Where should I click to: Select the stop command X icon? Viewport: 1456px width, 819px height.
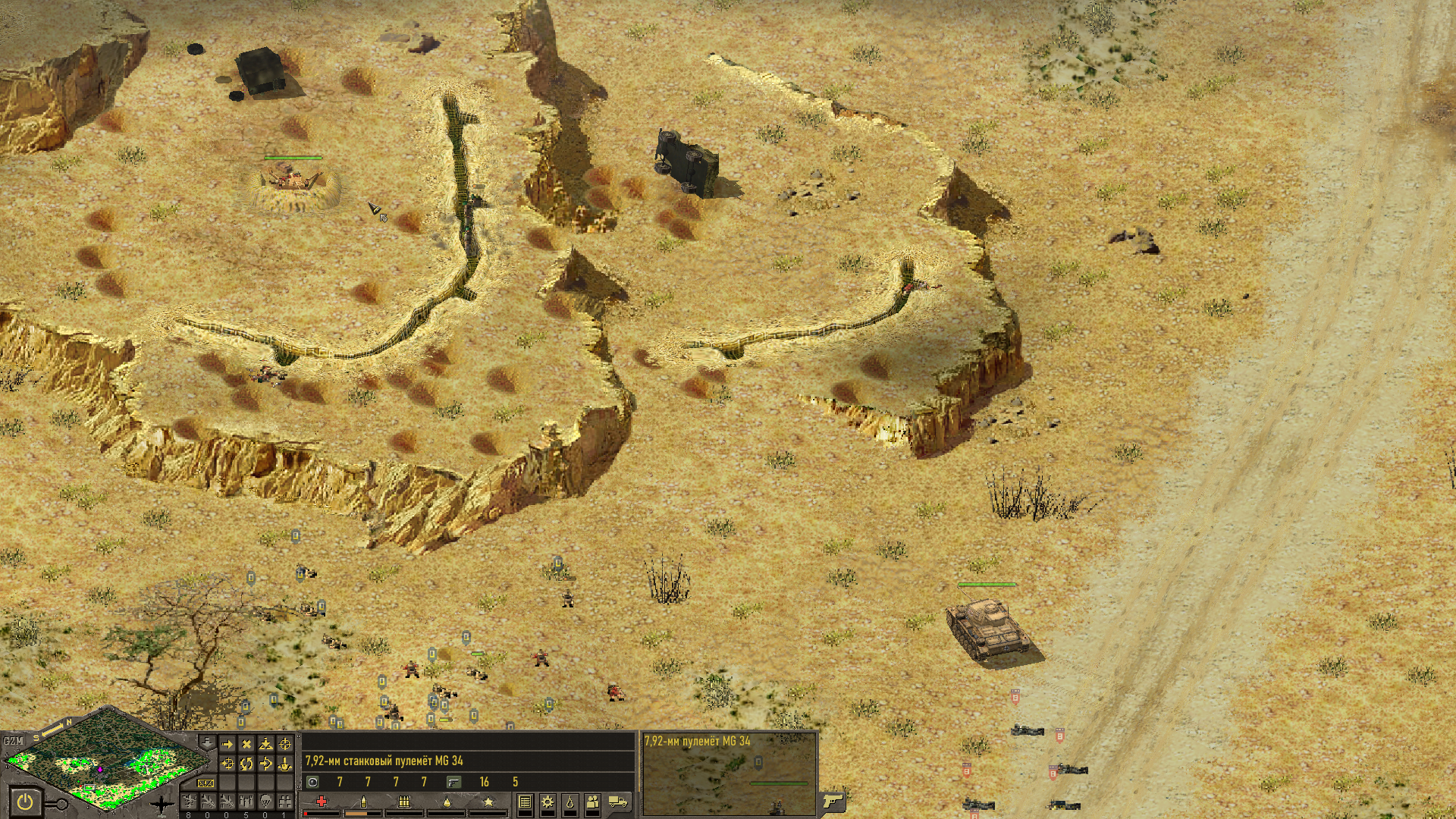(x=246, y=744)
